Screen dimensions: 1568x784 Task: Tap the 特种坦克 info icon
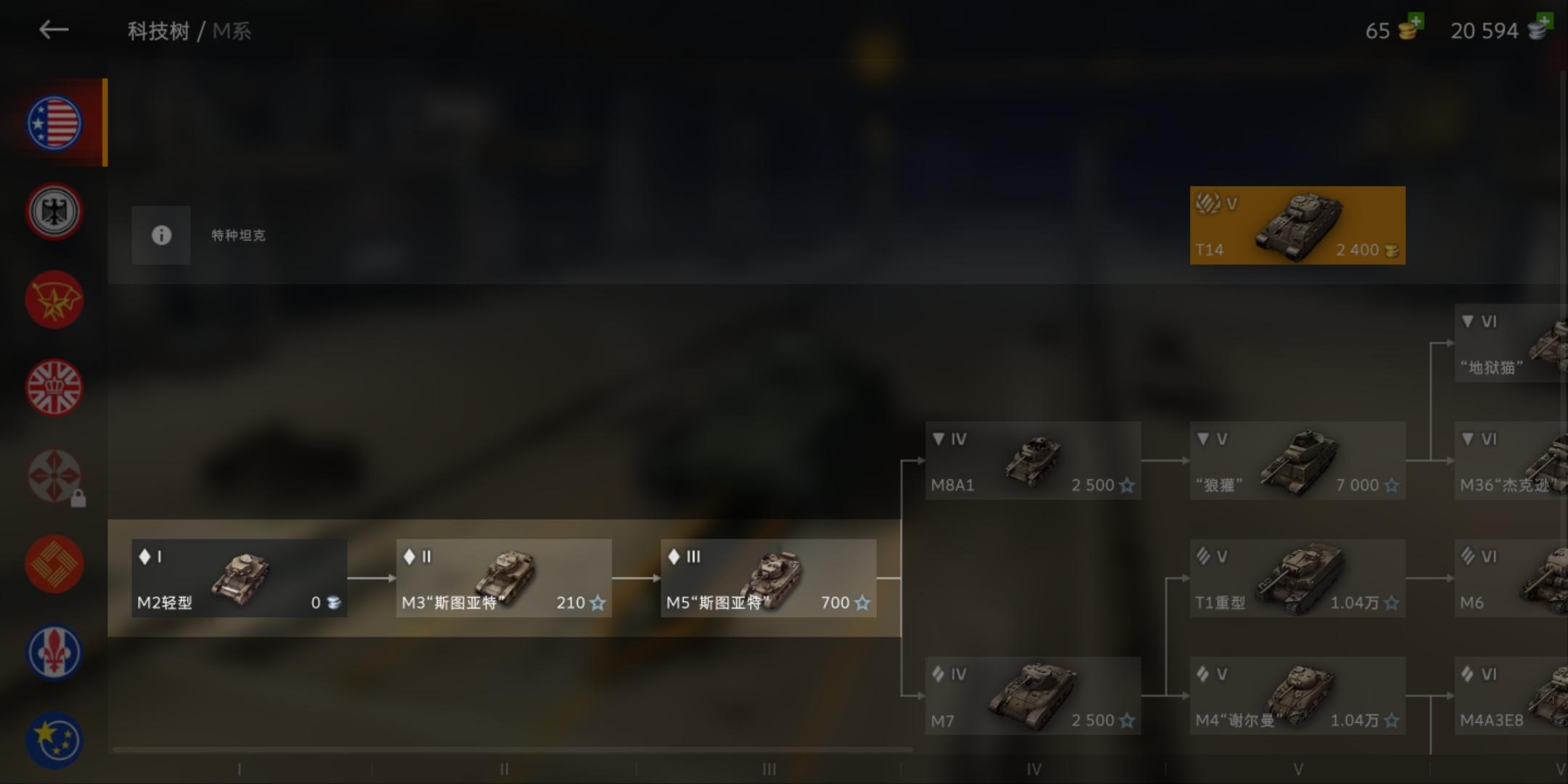coord(160,235)
